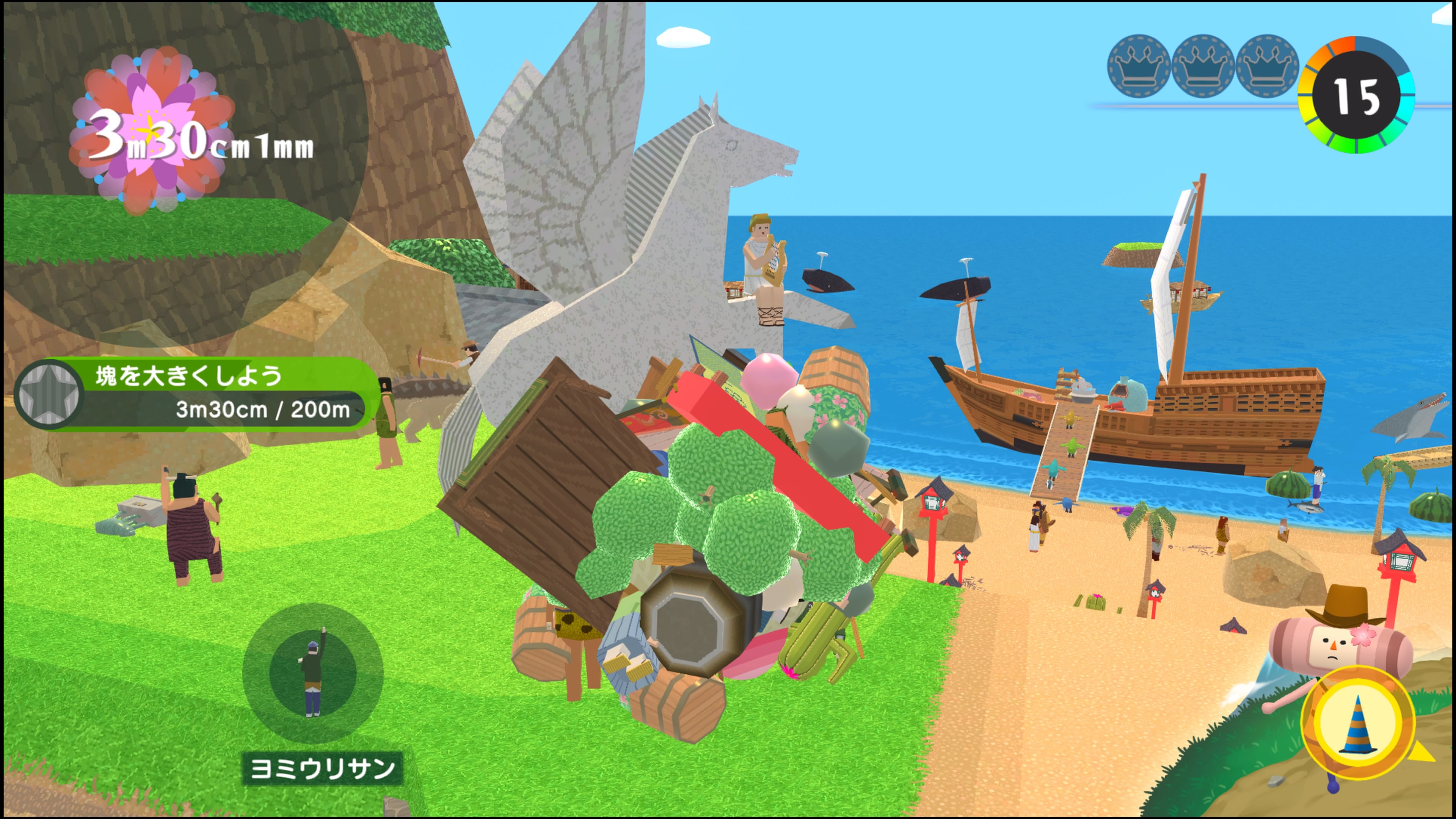This screenshot has width=1456, height=819.
Task: Click the grey star objective badge
Action: pos(49,394)
